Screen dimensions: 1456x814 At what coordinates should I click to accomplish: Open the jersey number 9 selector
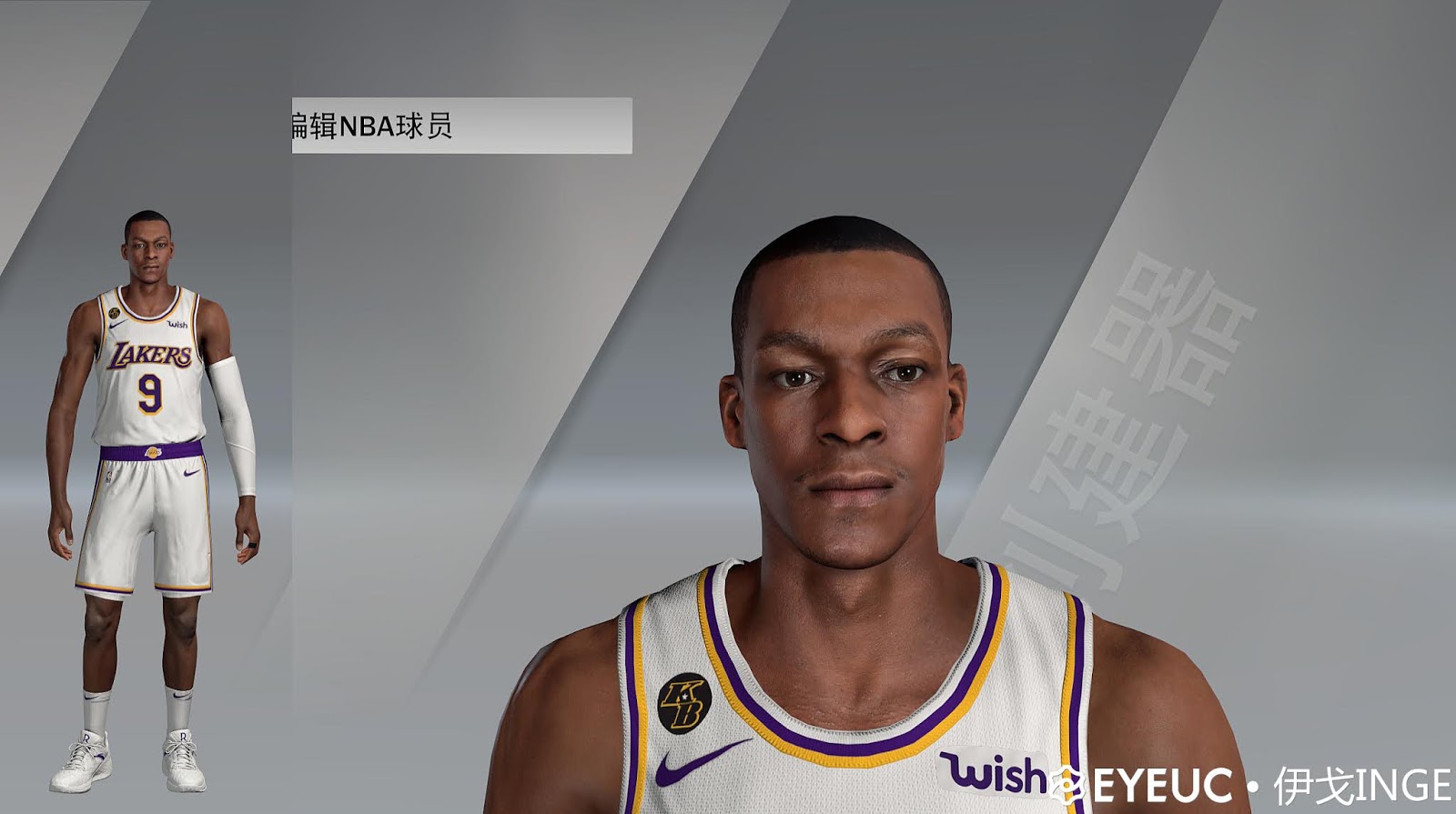click(148, 393)
